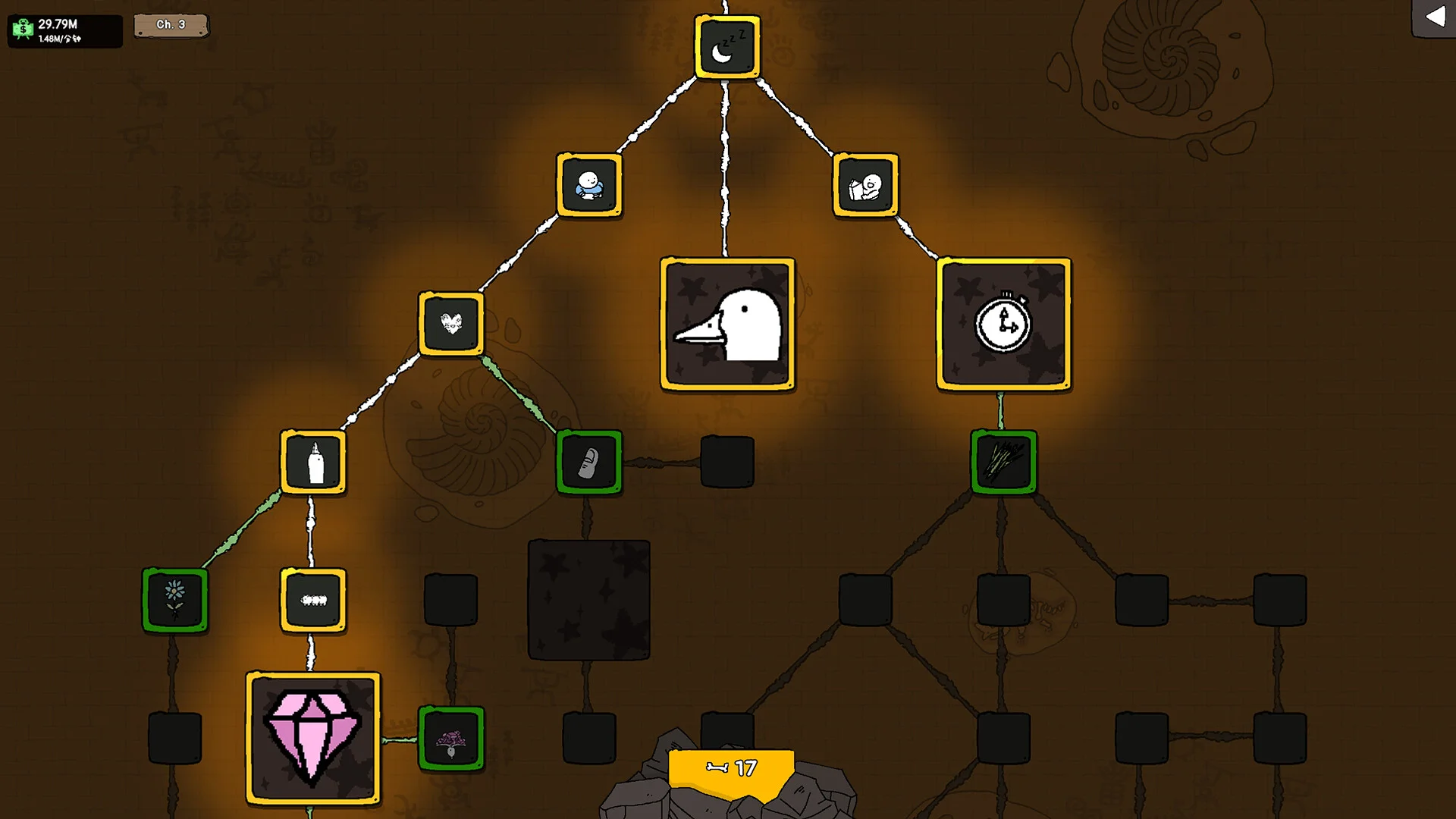Click the yellow bone counter banner

pyautogui.click(x=731, y=770)
